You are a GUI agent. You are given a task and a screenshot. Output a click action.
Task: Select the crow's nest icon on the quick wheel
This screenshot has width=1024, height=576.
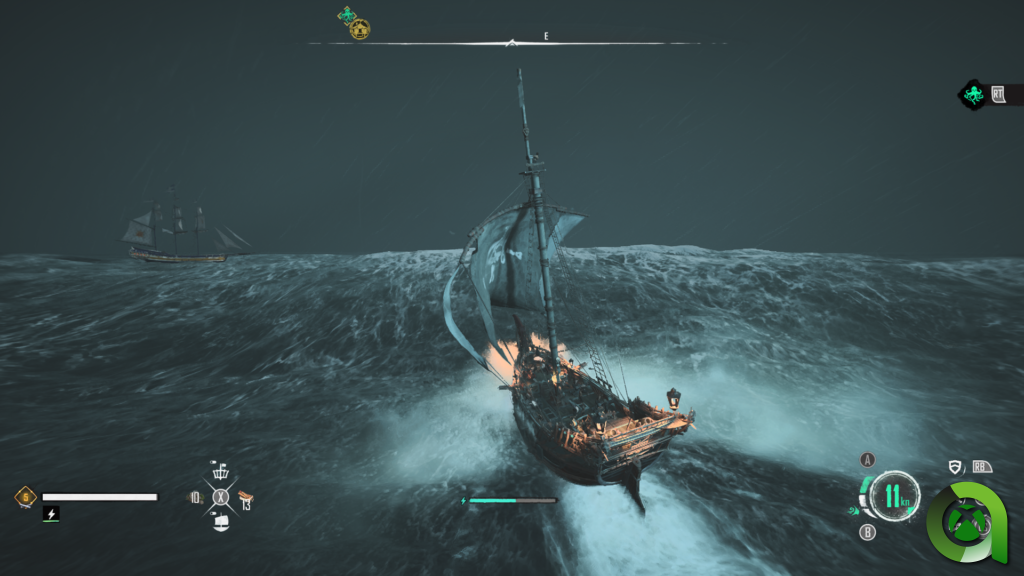pos(221,472)
